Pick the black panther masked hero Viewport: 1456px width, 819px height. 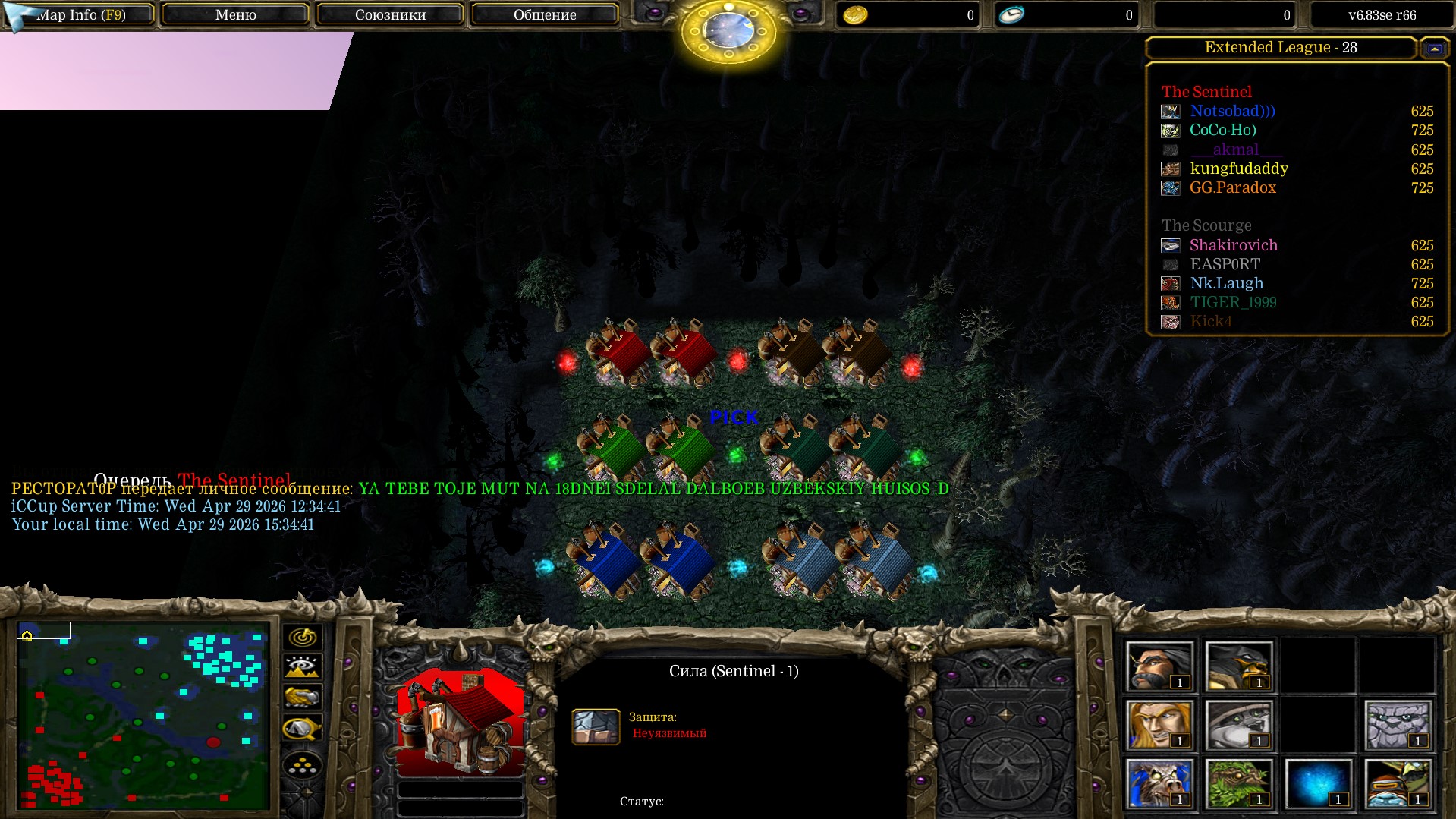[1238, 666]
